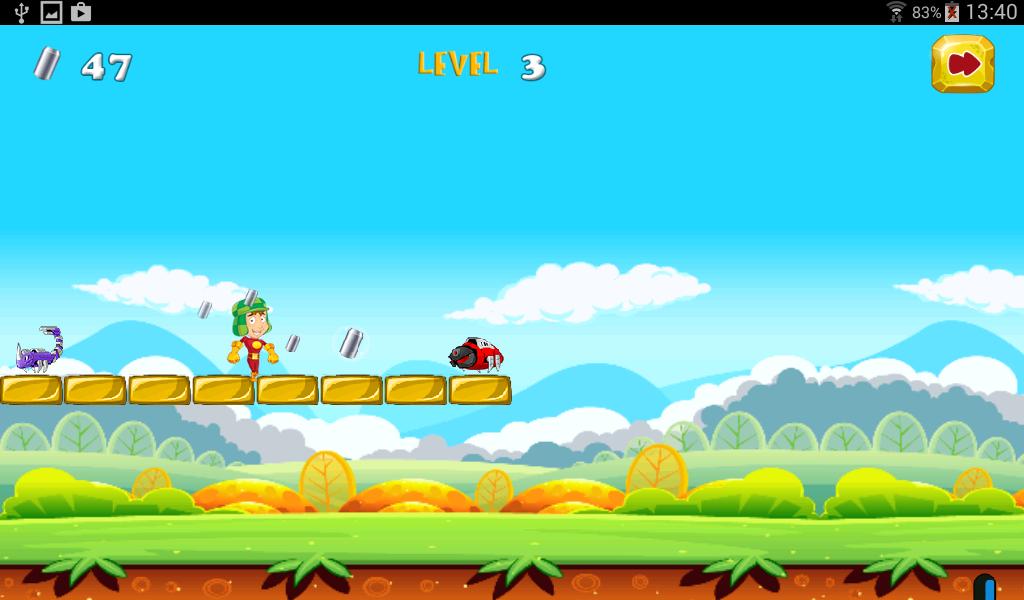Open the image notification in status bar
This screenshot has height=600, width=1024.
[51, 12]
